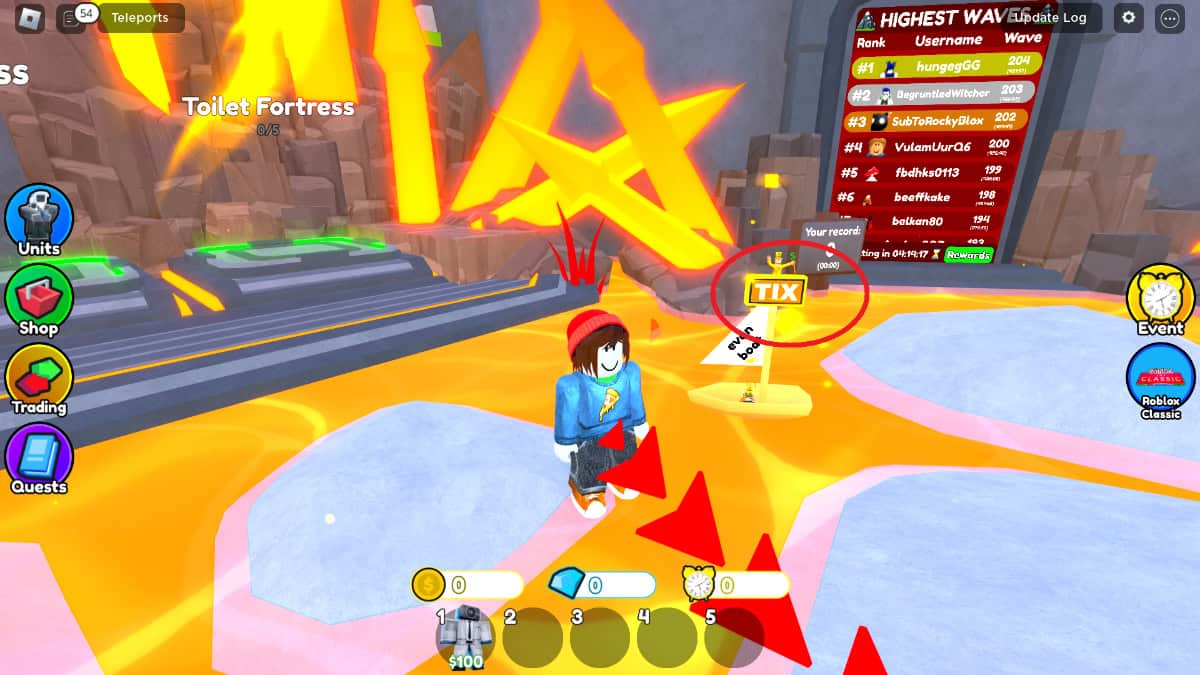Open the Units menu

click(x=39, y=218)
